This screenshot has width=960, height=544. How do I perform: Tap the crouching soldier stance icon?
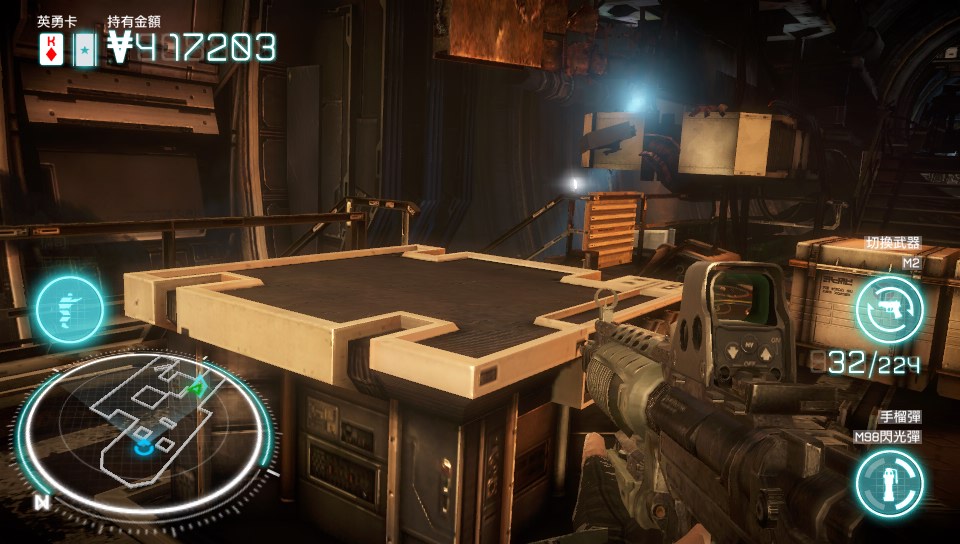tap(70, 310)
